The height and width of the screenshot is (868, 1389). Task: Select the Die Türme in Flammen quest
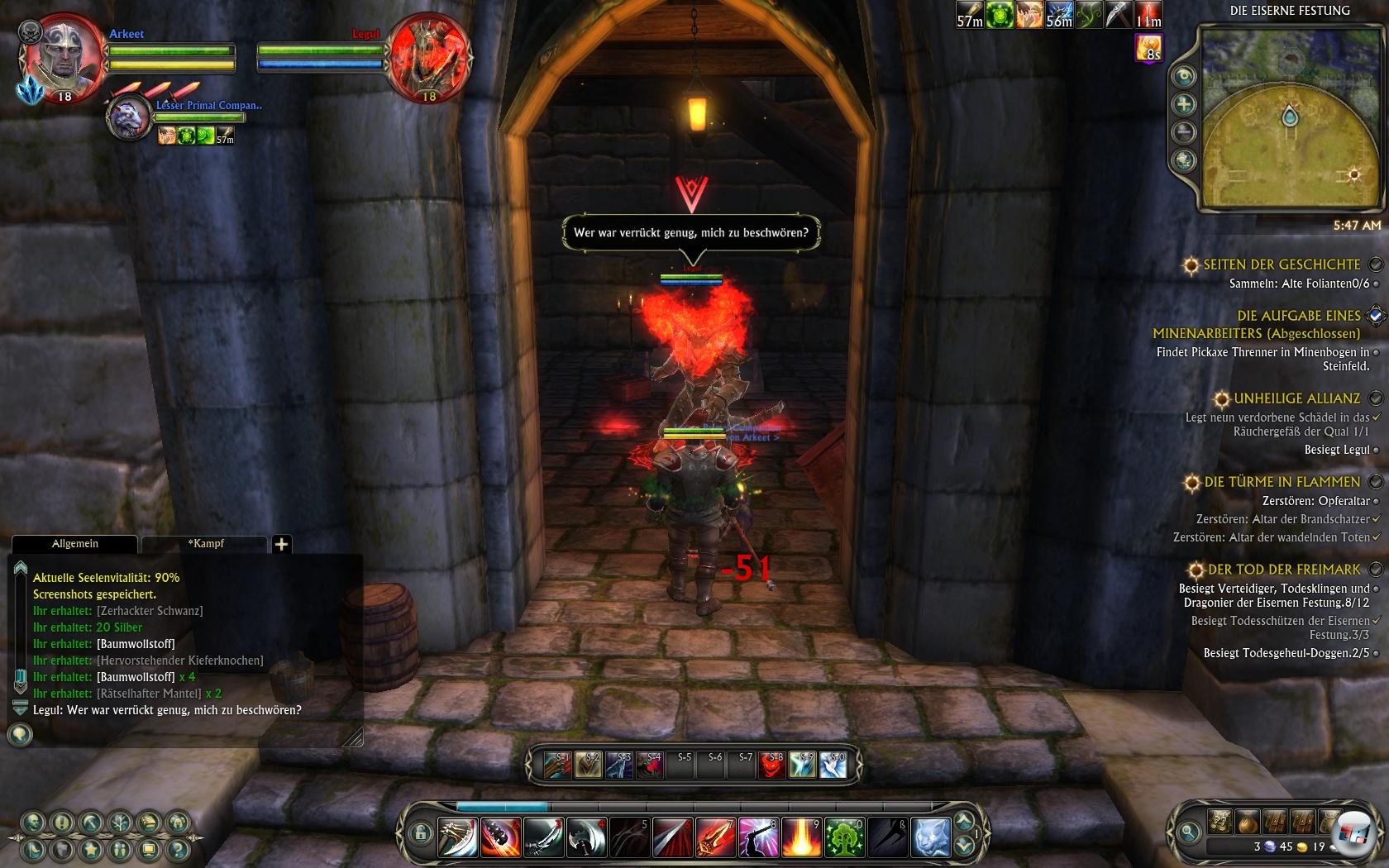click(1282, 482)
